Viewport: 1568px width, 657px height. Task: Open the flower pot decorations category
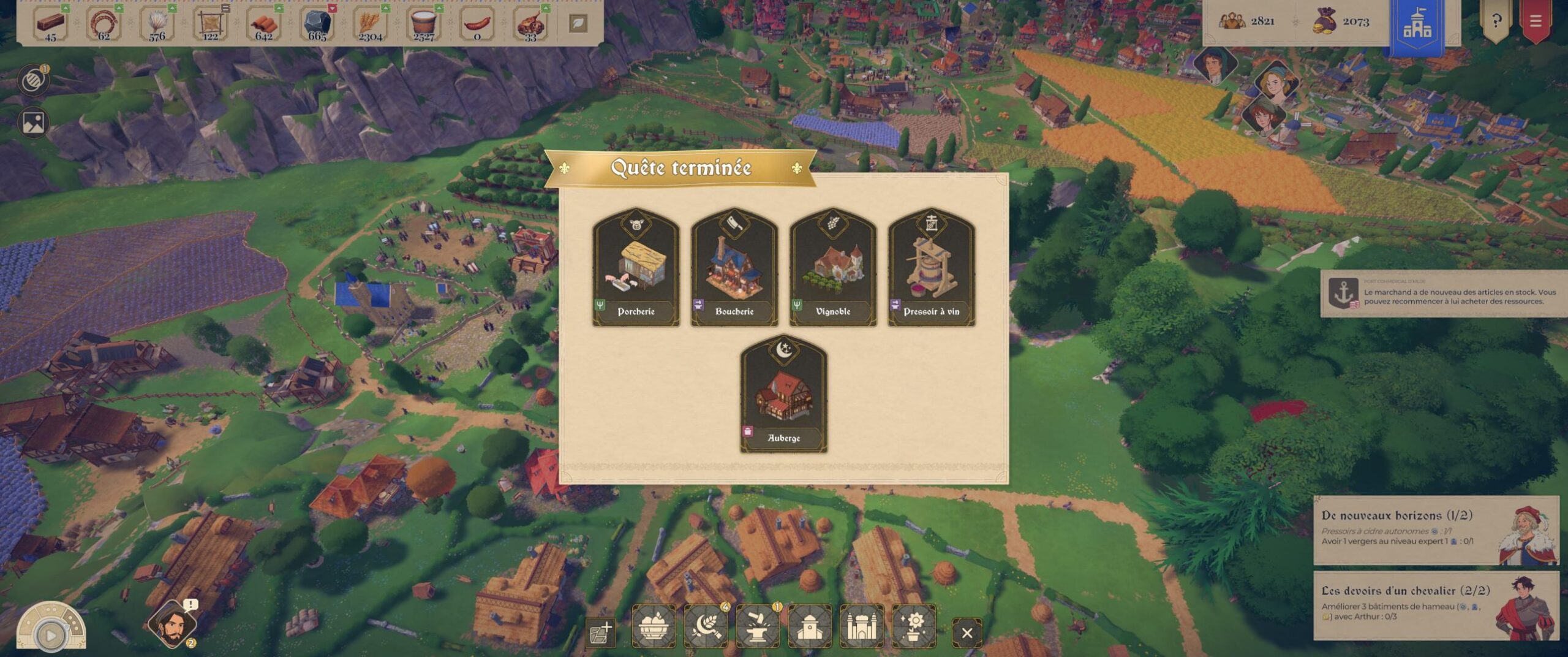coord(914,626)
